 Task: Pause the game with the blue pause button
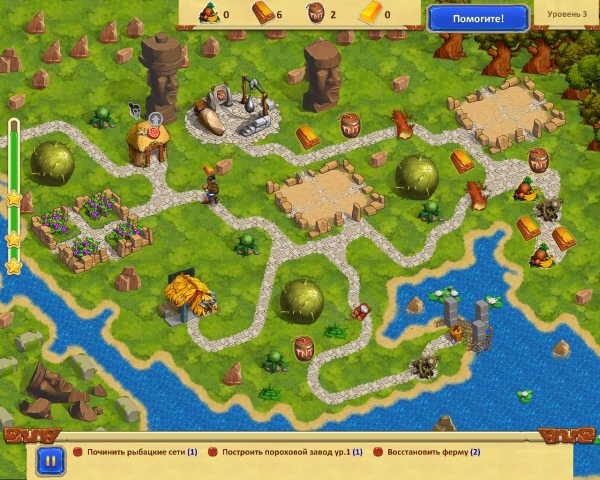click(47, 459)
